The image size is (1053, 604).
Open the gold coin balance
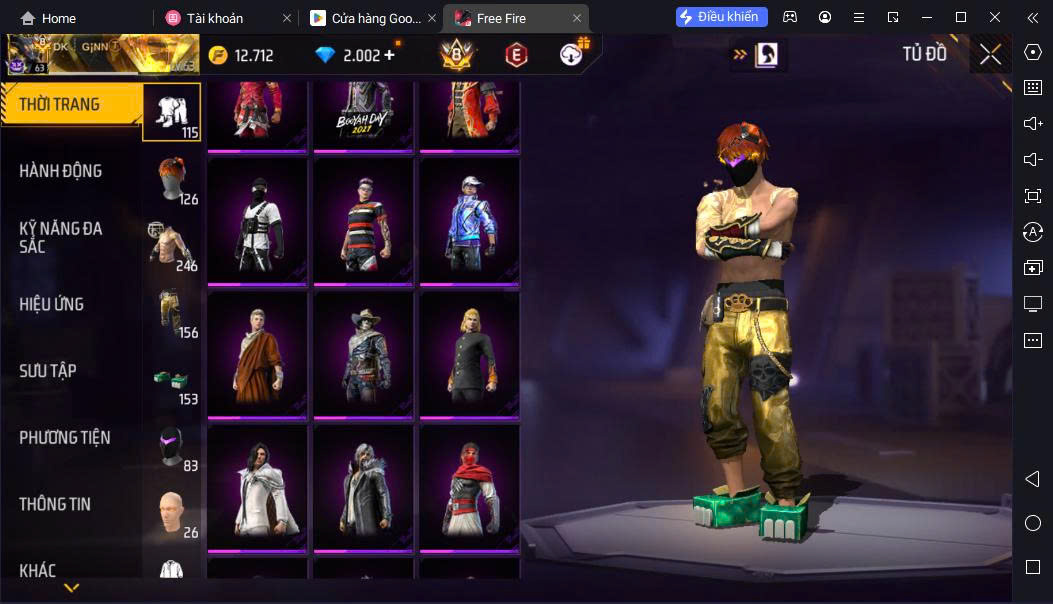coord(241,55)
